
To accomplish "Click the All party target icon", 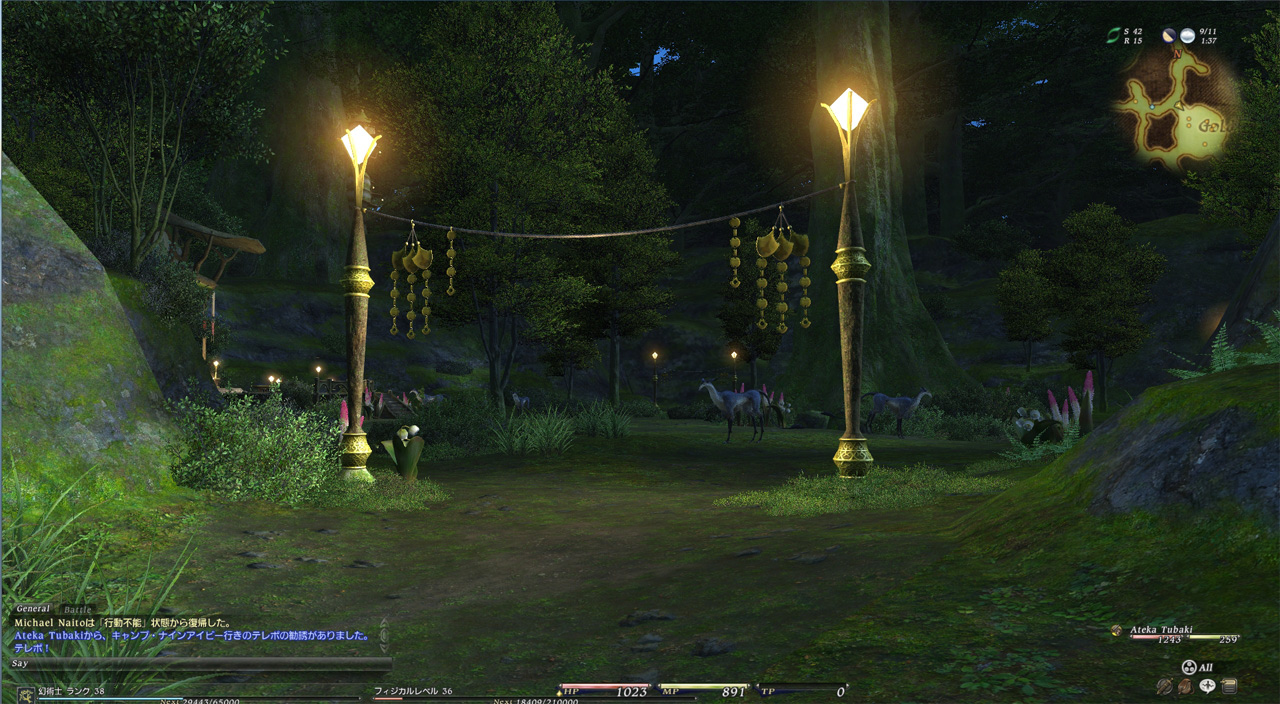I will [1189, 667].
